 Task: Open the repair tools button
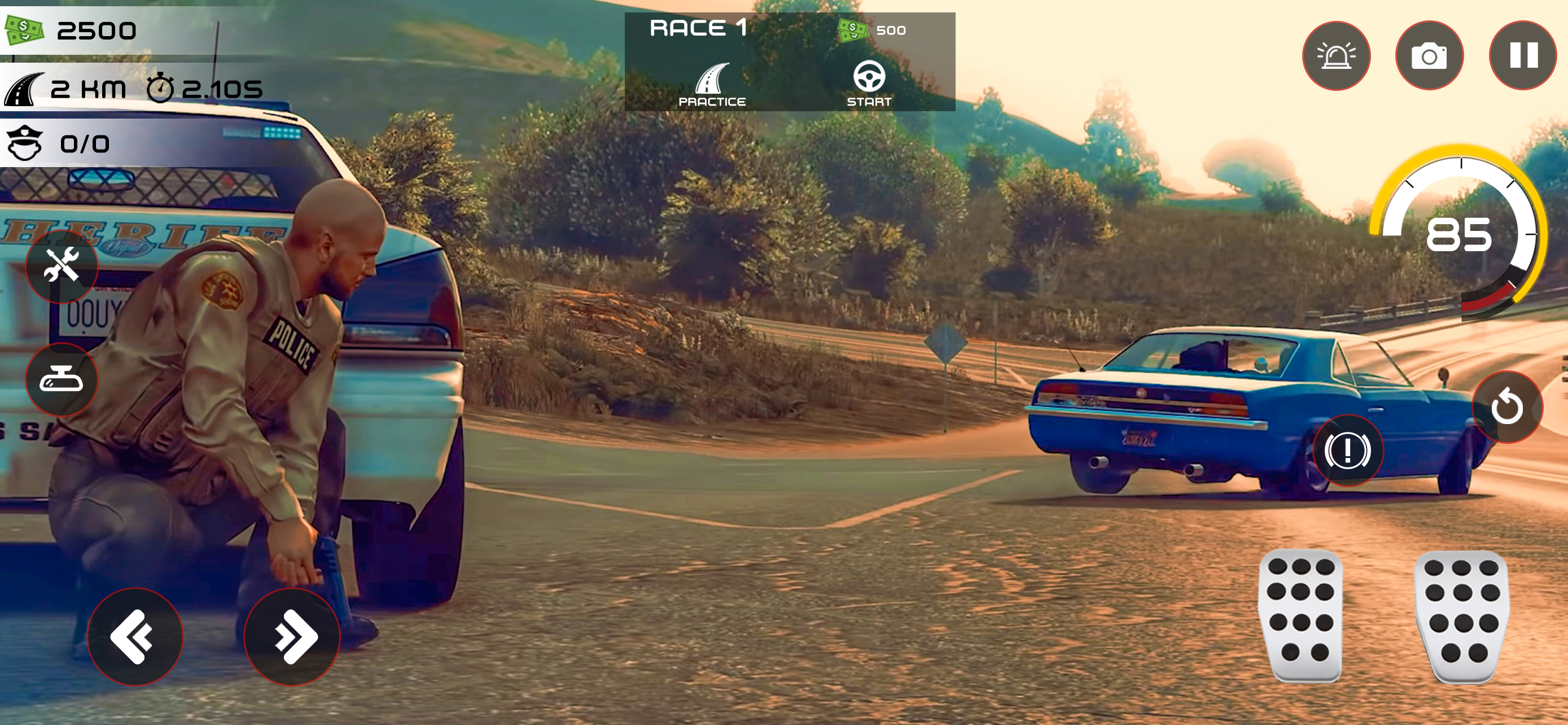point(62,266)
